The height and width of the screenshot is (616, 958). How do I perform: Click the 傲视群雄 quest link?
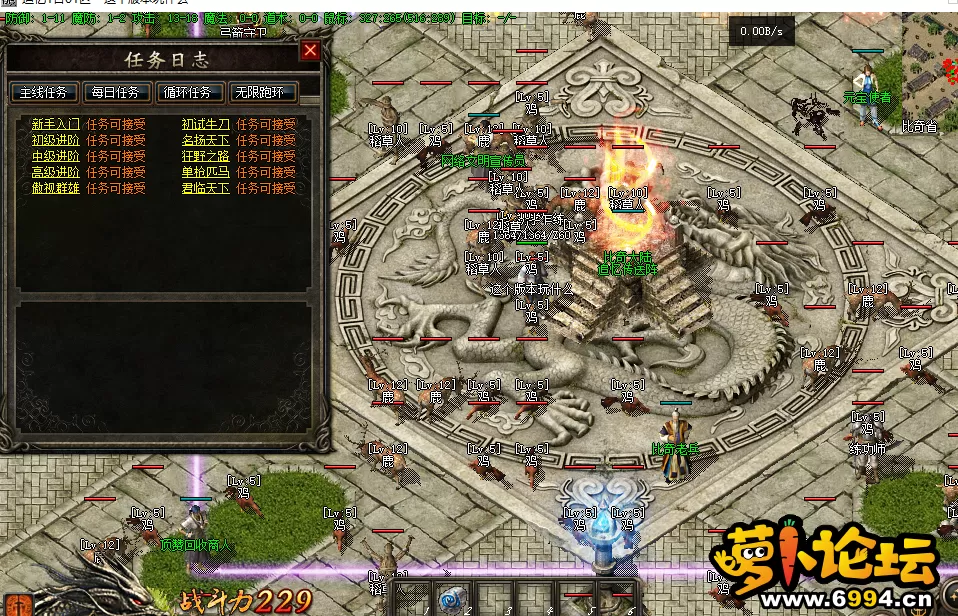[55, 189]
